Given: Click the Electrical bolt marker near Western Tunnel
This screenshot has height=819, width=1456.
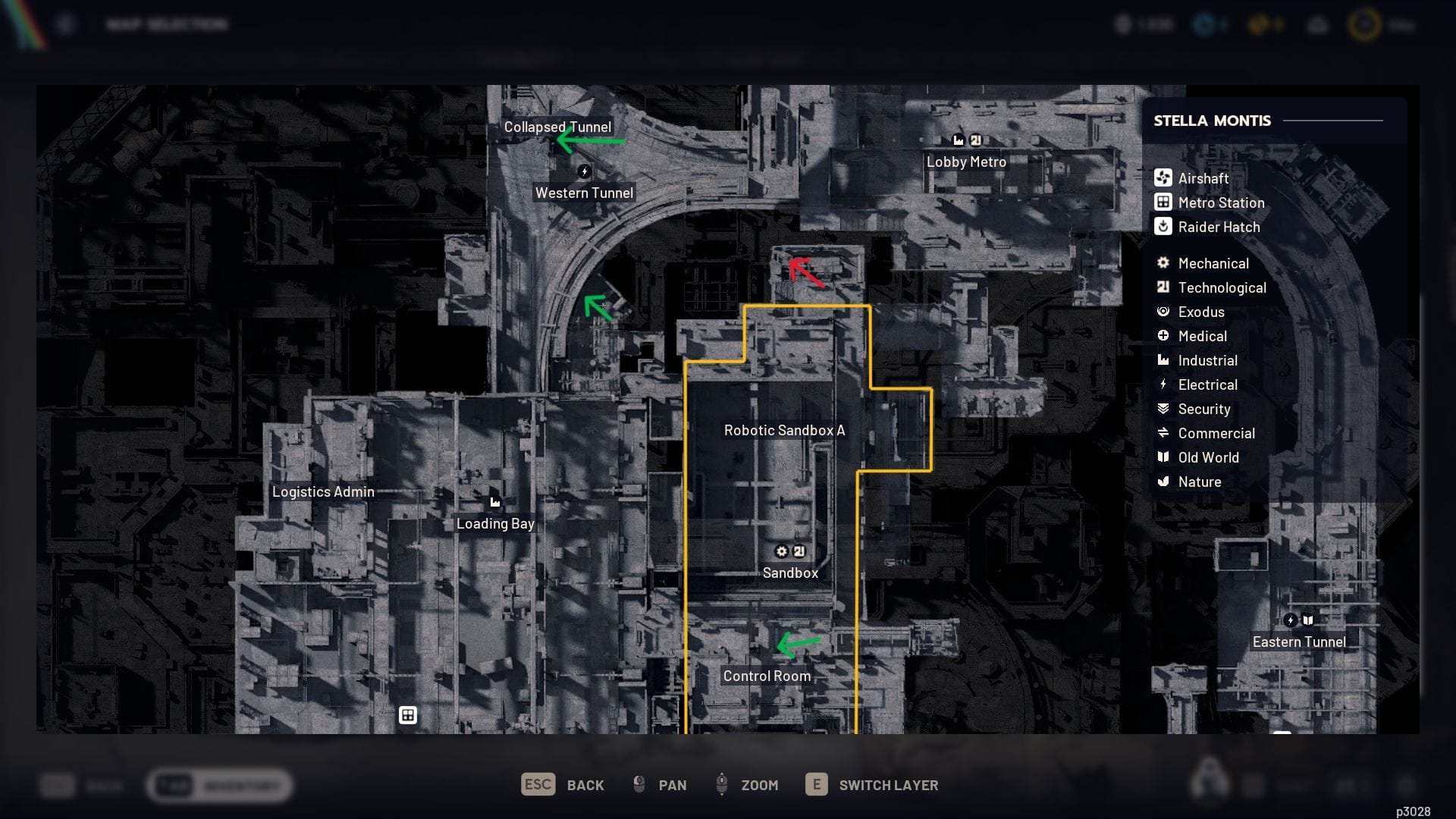Looking at the screenshot, I should coord(584,171).
